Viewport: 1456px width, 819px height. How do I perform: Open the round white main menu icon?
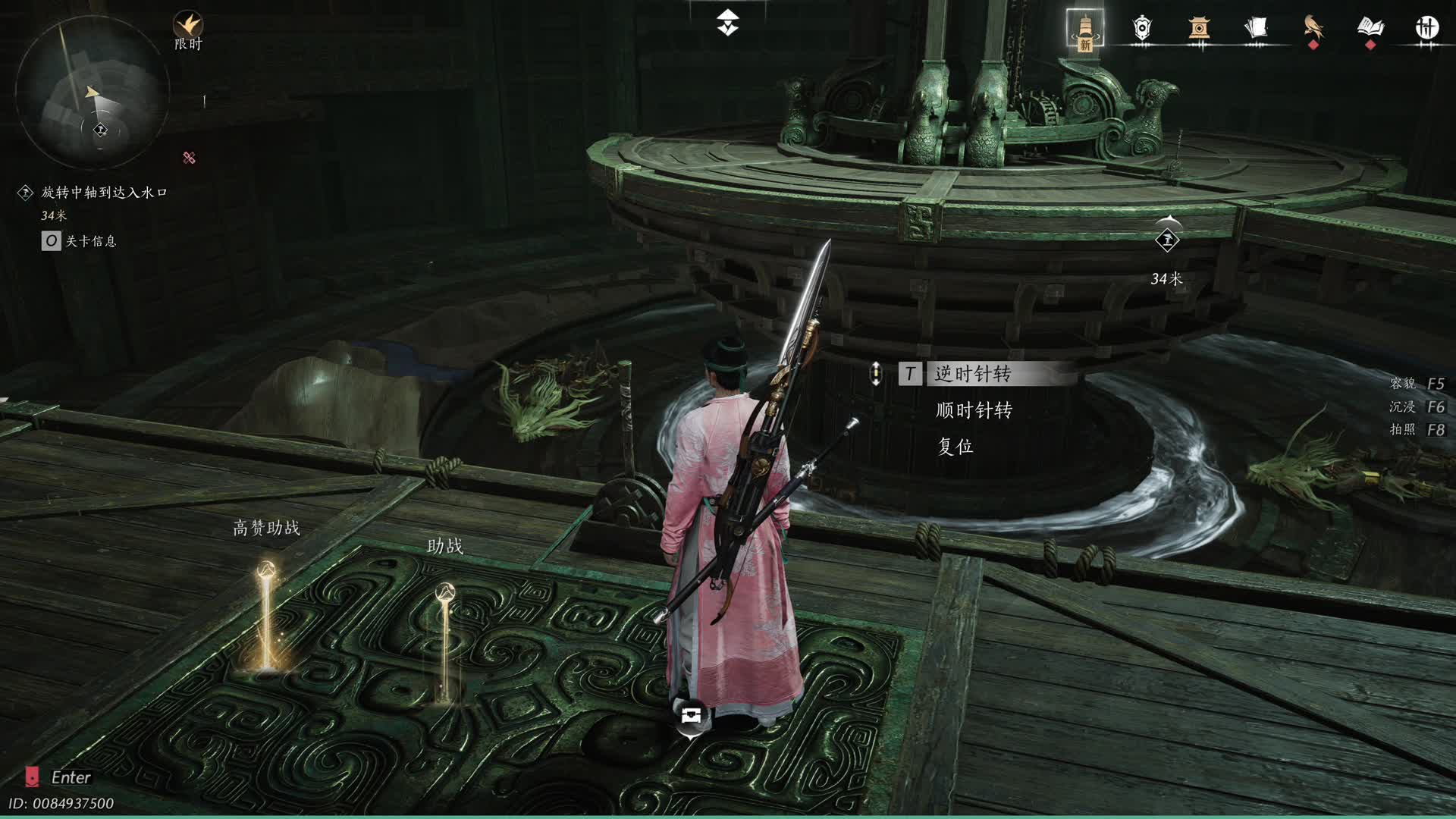tap(1427, 29)
